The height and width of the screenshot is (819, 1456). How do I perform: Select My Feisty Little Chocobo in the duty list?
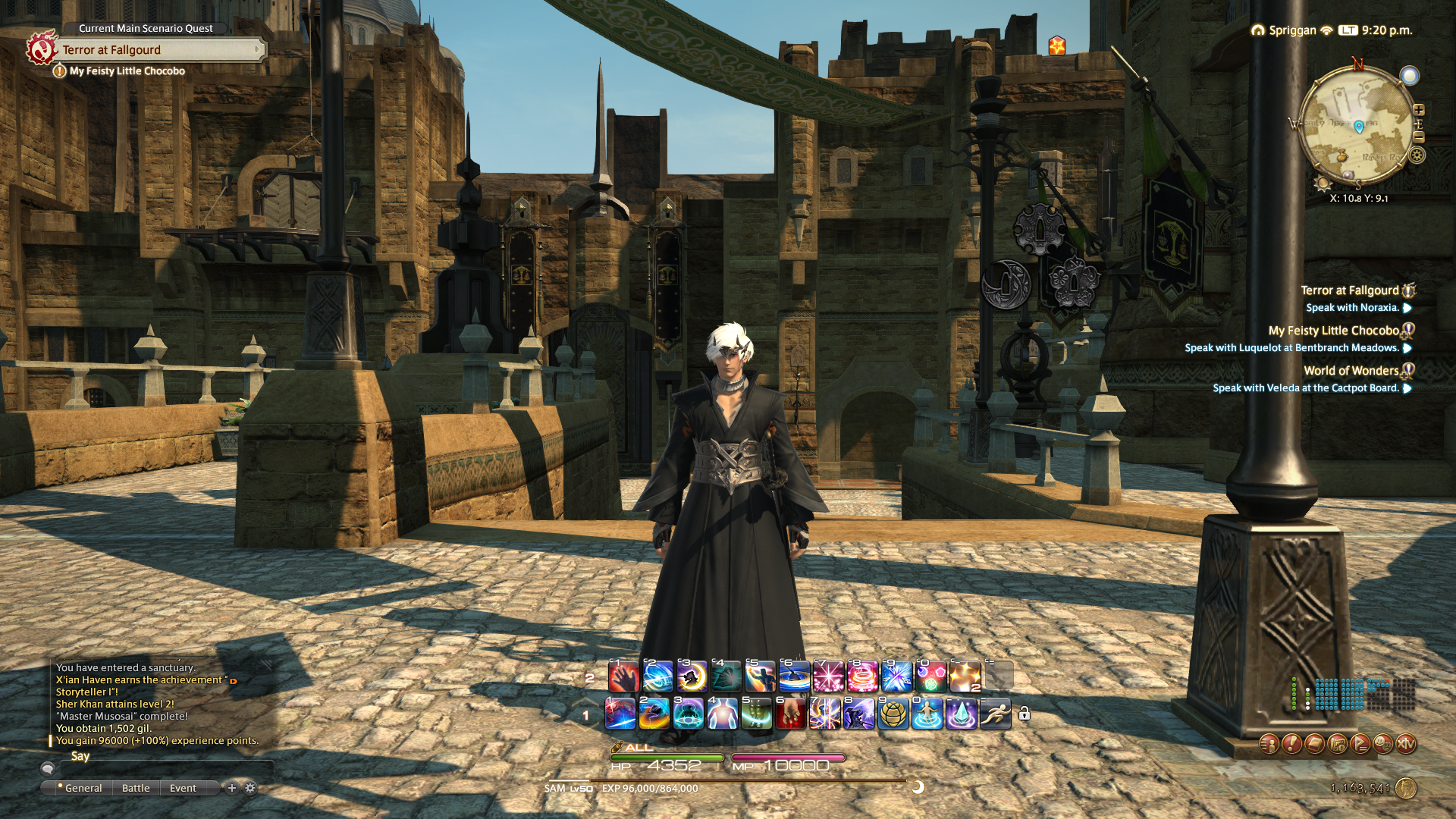pyautogui.click(x=1333, y=331)
